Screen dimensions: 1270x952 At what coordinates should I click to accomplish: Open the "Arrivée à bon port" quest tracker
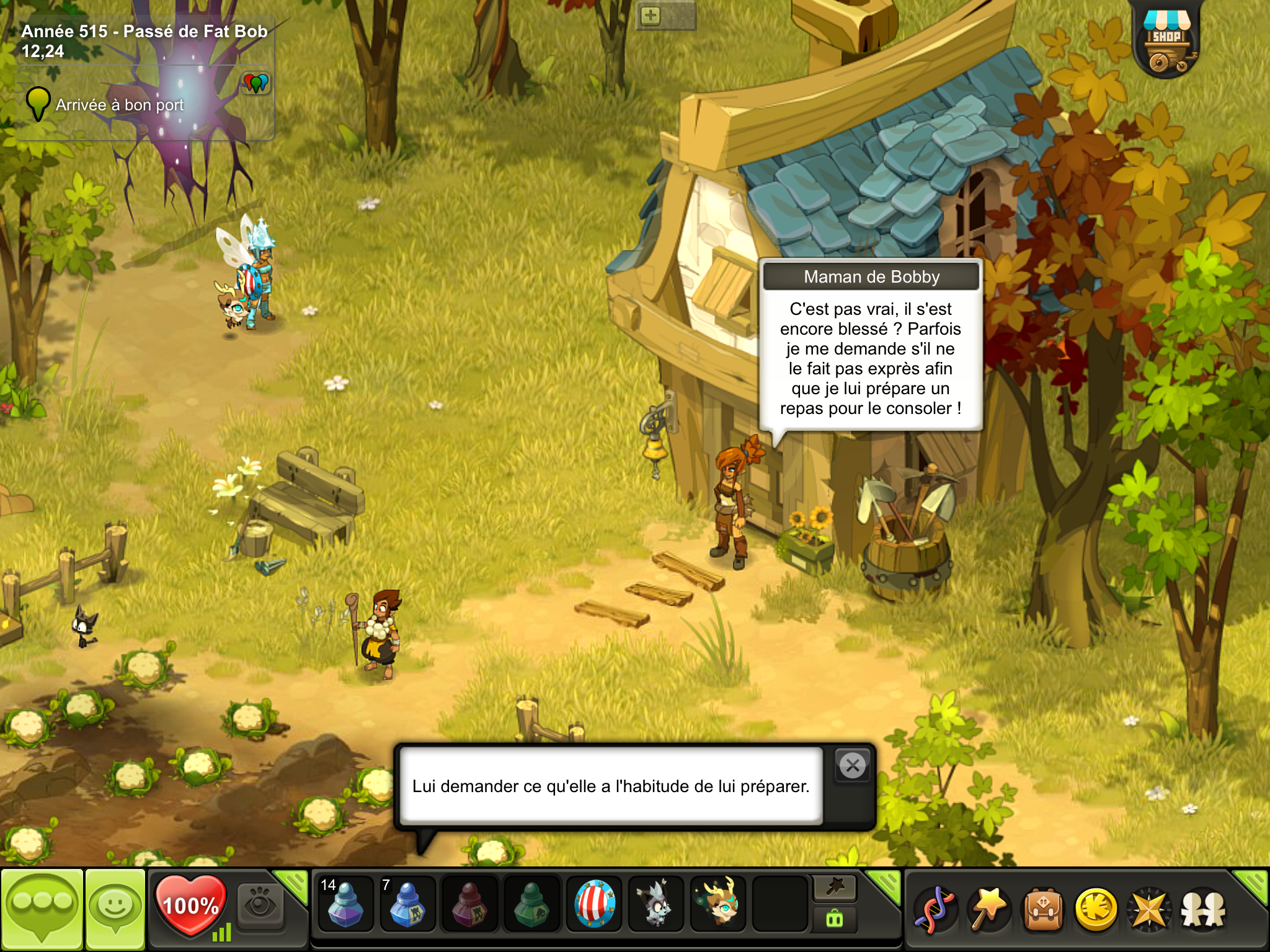tap(119, 105)
